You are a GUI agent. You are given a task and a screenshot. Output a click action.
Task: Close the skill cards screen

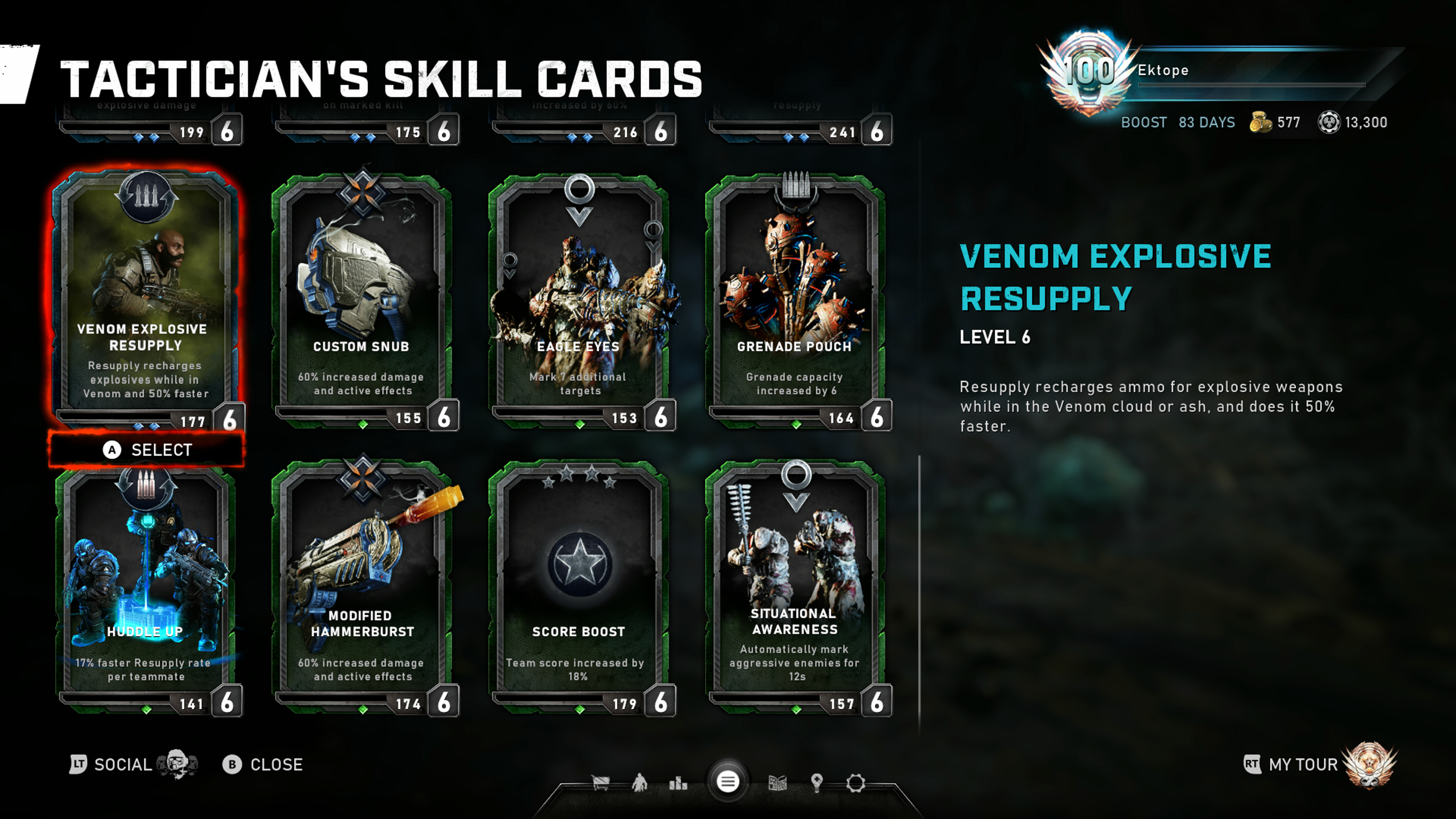(264, 765)
